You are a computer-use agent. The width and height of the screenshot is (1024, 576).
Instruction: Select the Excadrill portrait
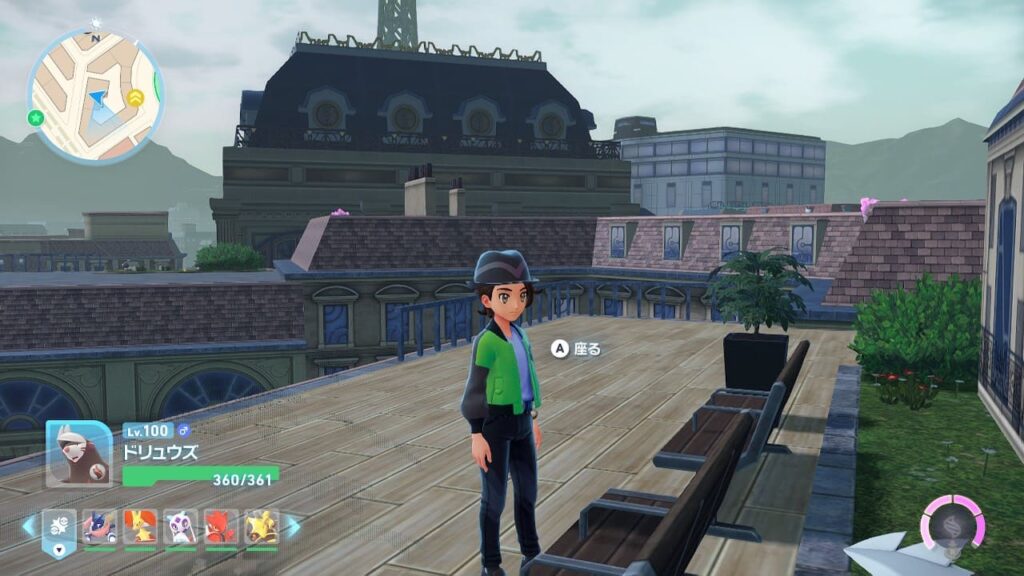point(79,453)
